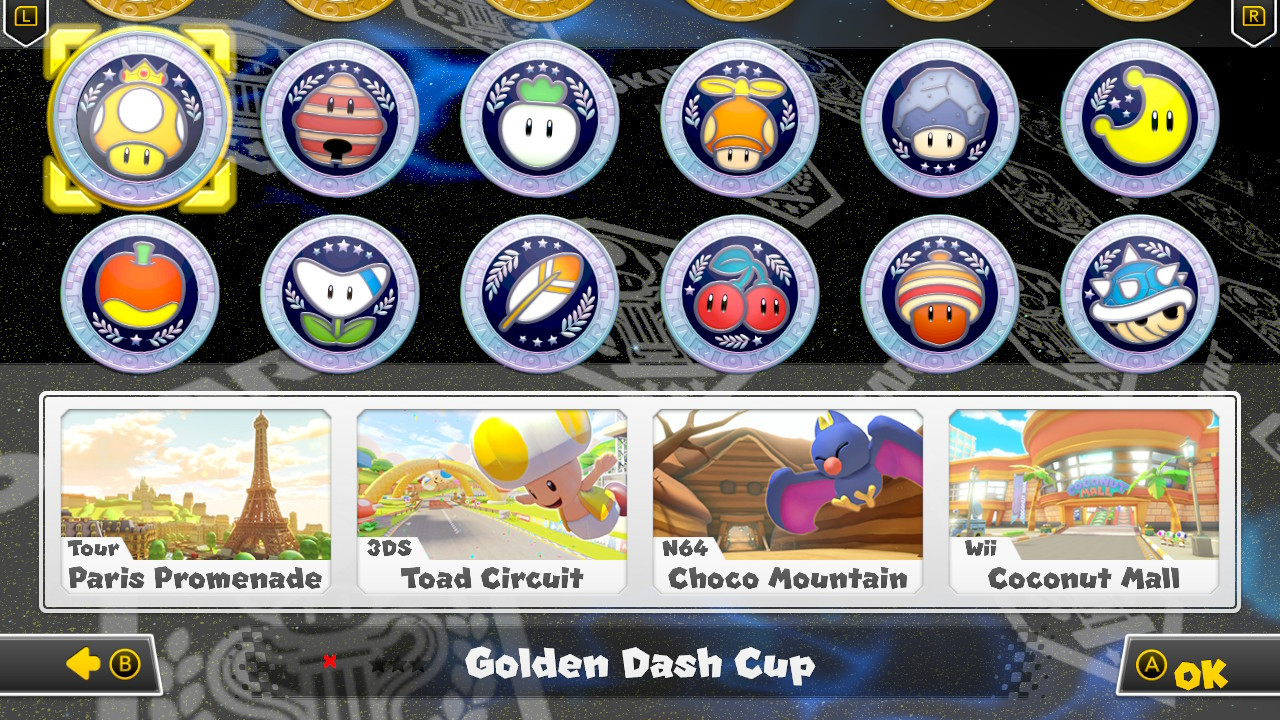
Task: Pick the Rock Cup mushroom emblem
Action: click(939, 118)
